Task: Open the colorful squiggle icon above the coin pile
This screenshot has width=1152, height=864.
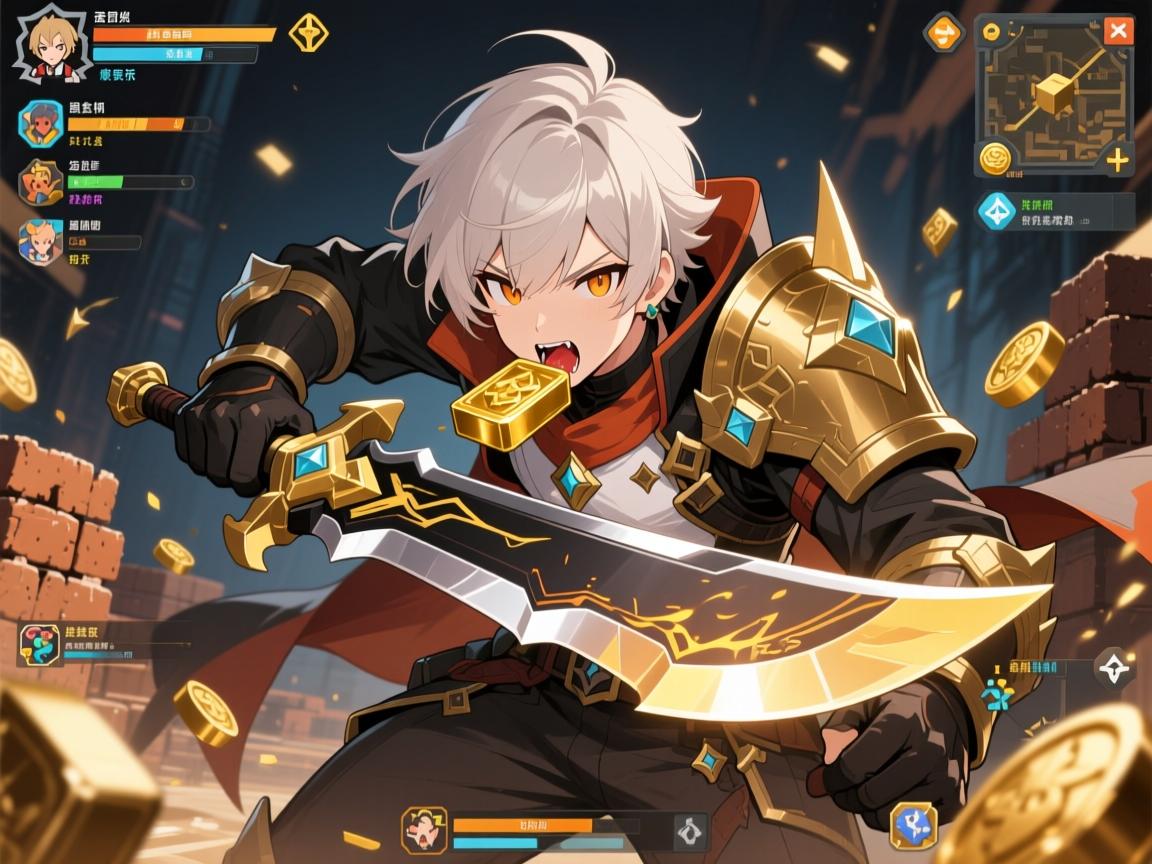Action: (38, 645)
